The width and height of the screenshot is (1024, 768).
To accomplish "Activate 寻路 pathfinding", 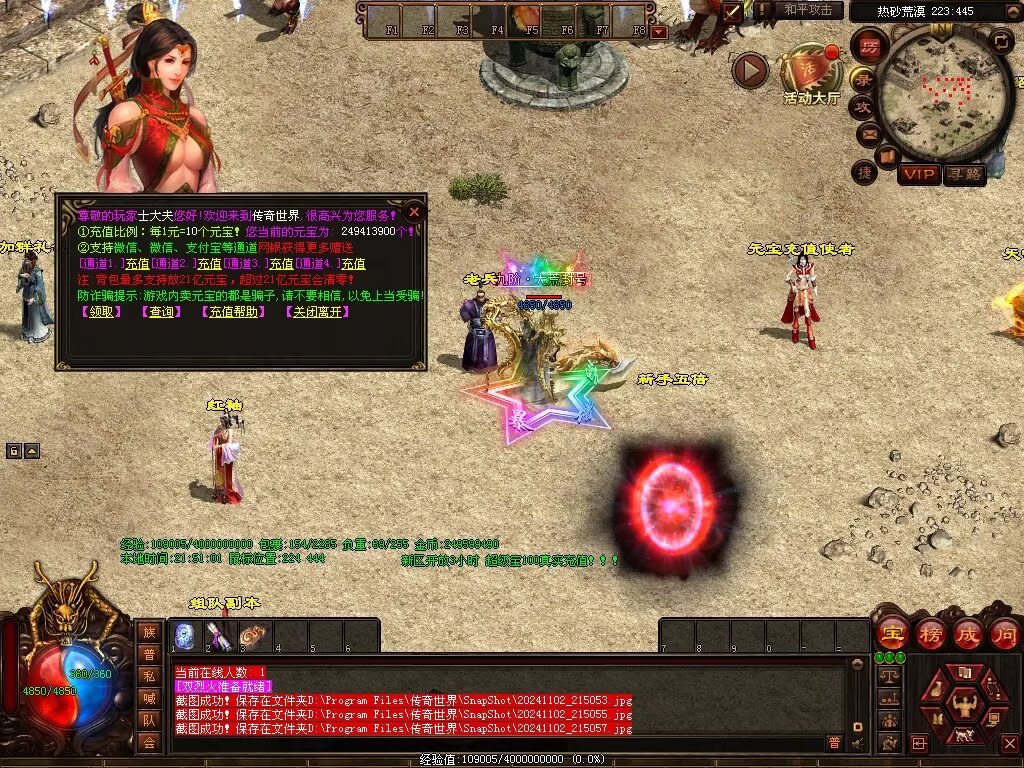I will click(964, 174).
